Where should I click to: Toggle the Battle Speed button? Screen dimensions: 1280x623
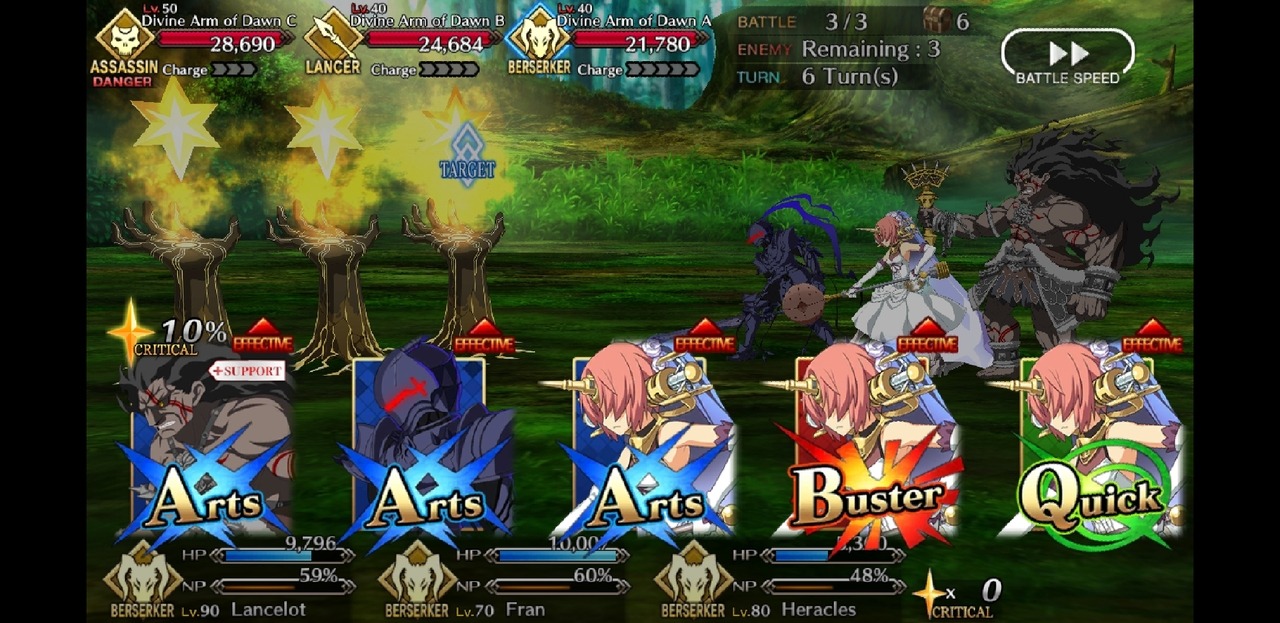(x=1067, y=56)
